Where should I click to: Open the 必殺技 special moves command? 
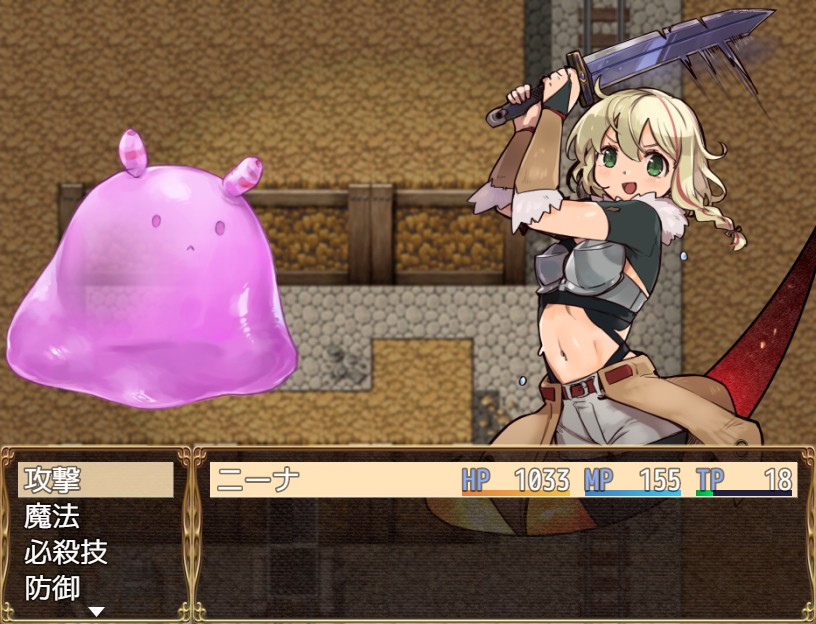[95, 552]
